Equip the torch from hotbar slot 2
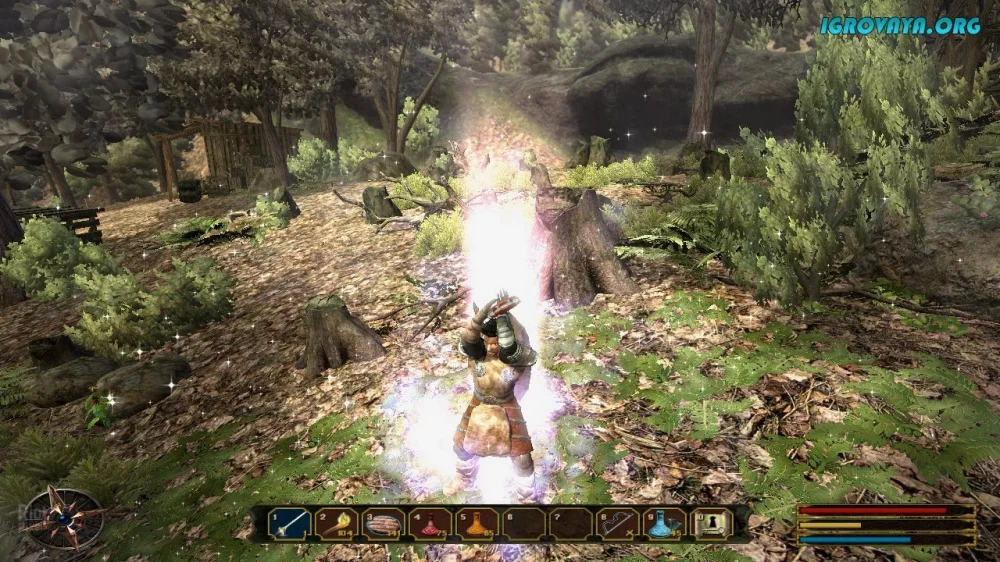The width and height of the screenshot is (1000, 562). (337, 523)
